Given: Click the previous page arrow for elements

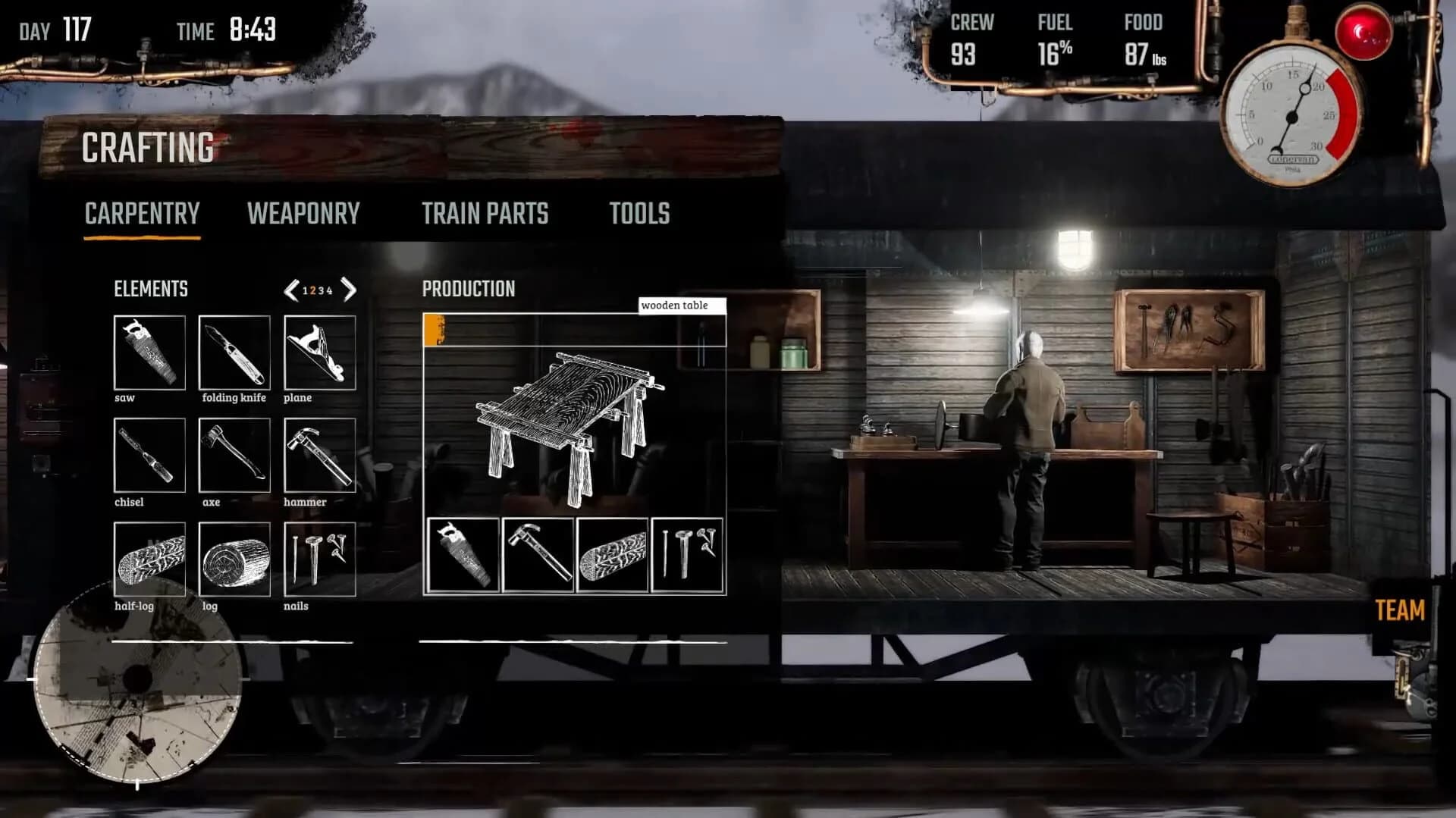Looking at the screenshot, I should [290, 290].
